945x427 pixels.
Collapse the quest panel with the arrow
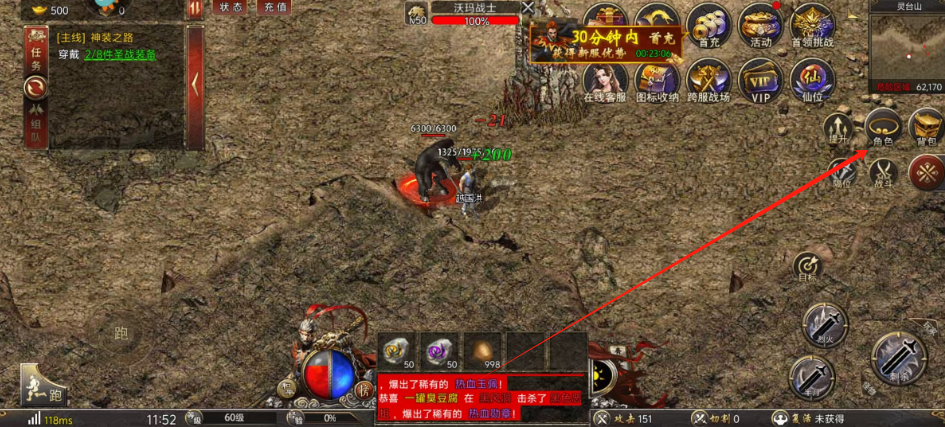pyautogui.click(x=196, y=84)
